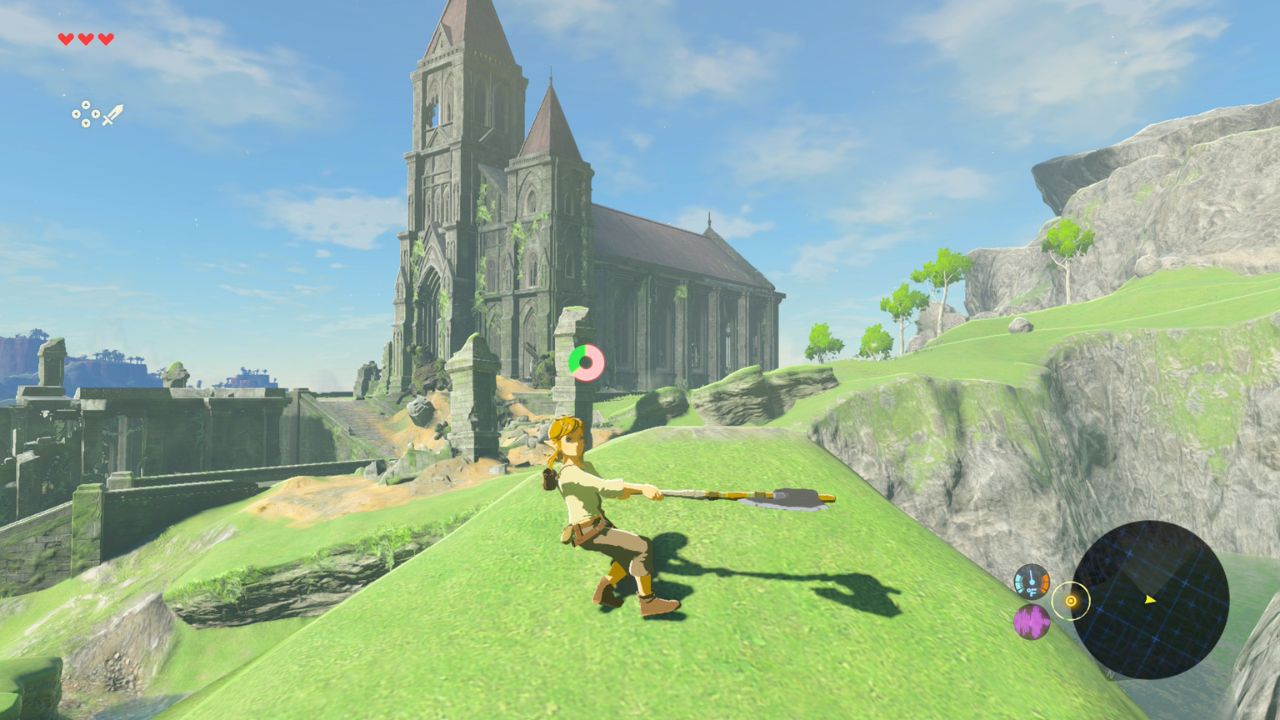Click the yellow Sheikah Sensor ring icon
This screenshot has width=1280, height=720.
(x=1071, y=601)
